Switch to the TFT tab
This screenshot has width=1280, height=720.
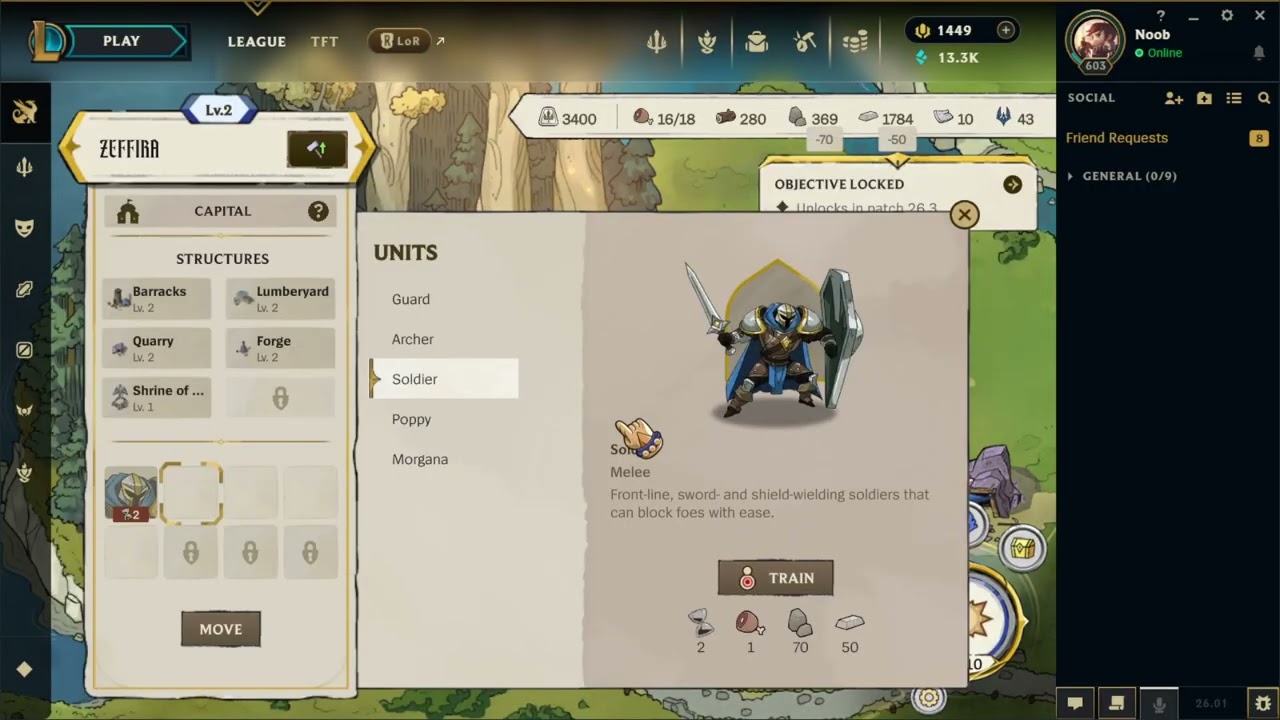pyautogui.click(x=324, y=41)
